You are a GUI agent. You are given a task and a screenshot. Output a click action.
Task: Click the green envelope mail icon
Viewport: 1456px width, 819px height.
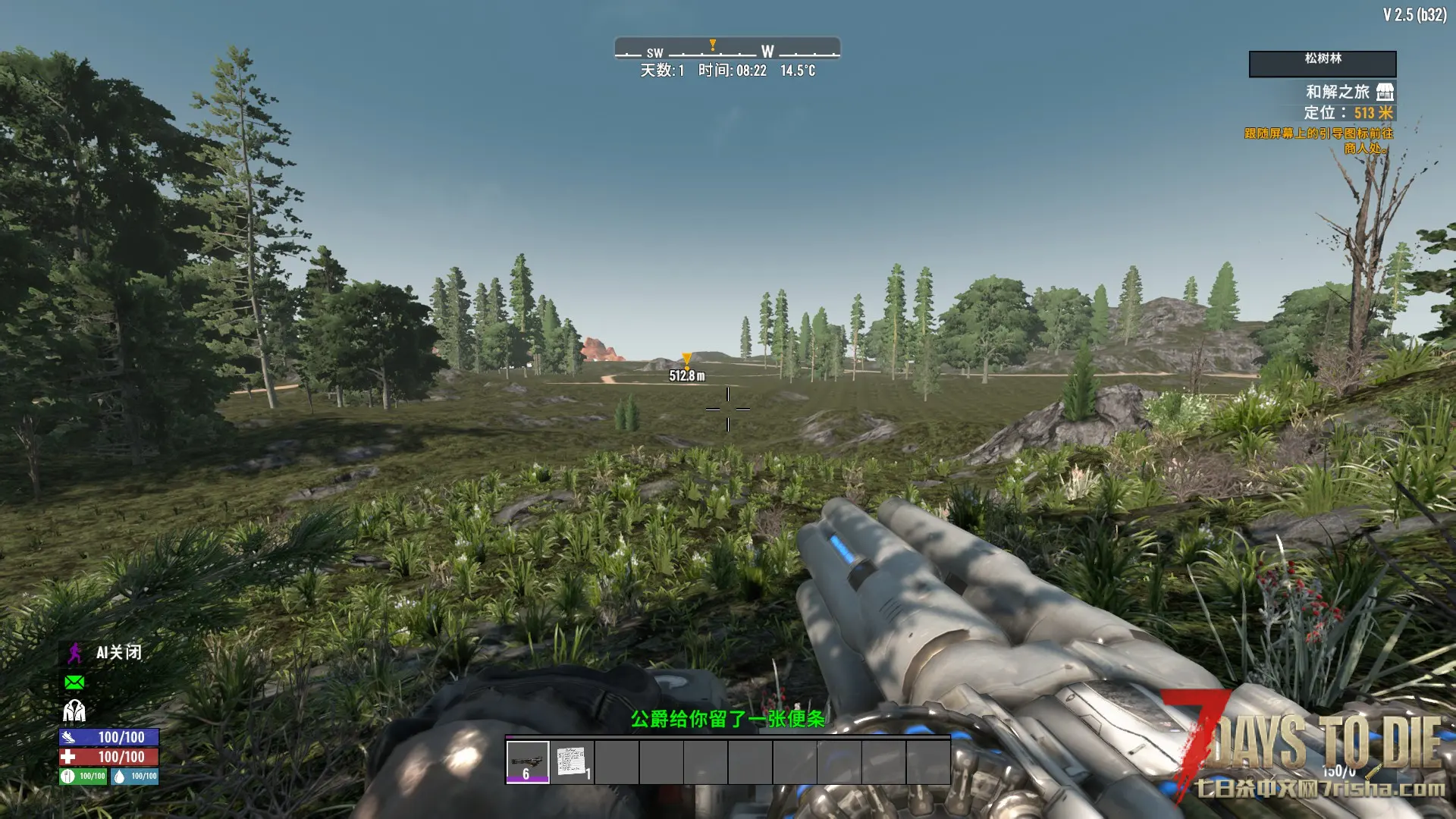(74, 682)
